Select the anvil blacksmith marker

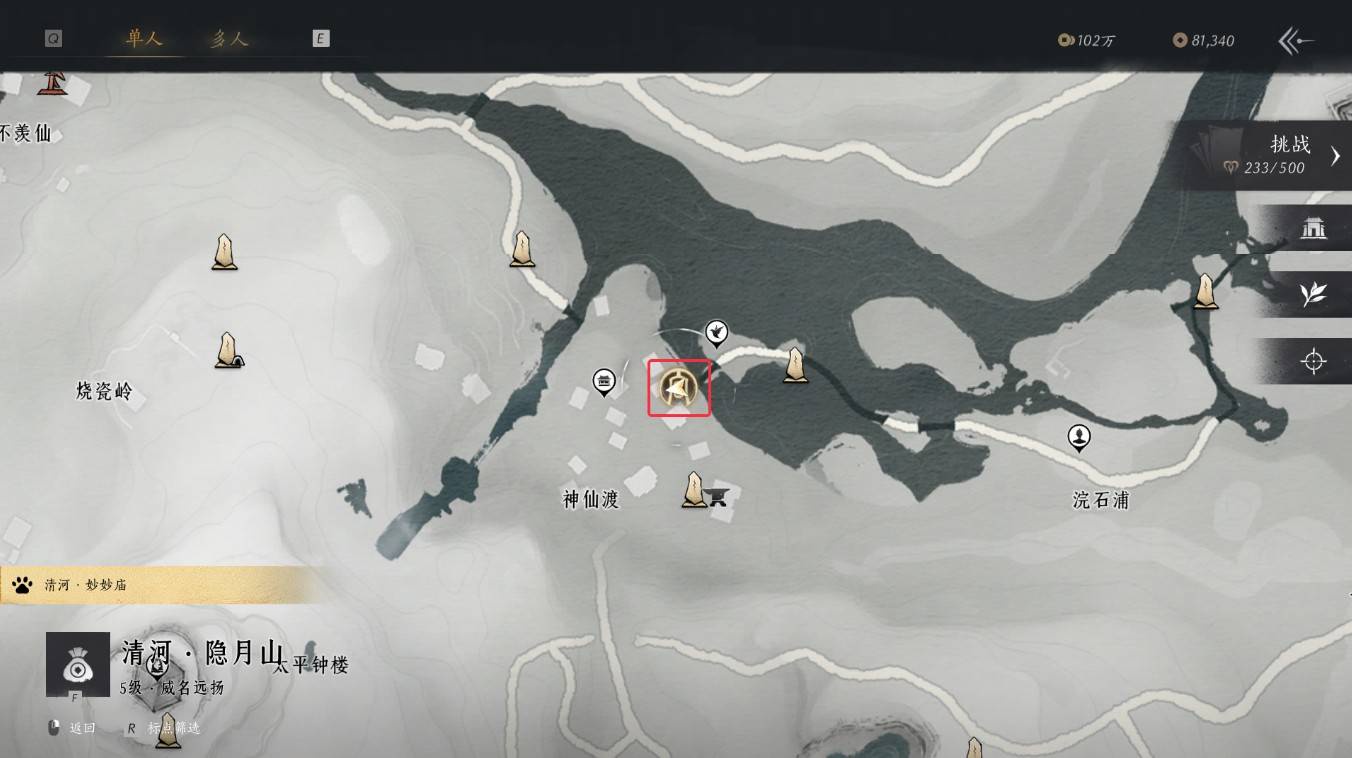pyautogui.click(x=717, y=494)
